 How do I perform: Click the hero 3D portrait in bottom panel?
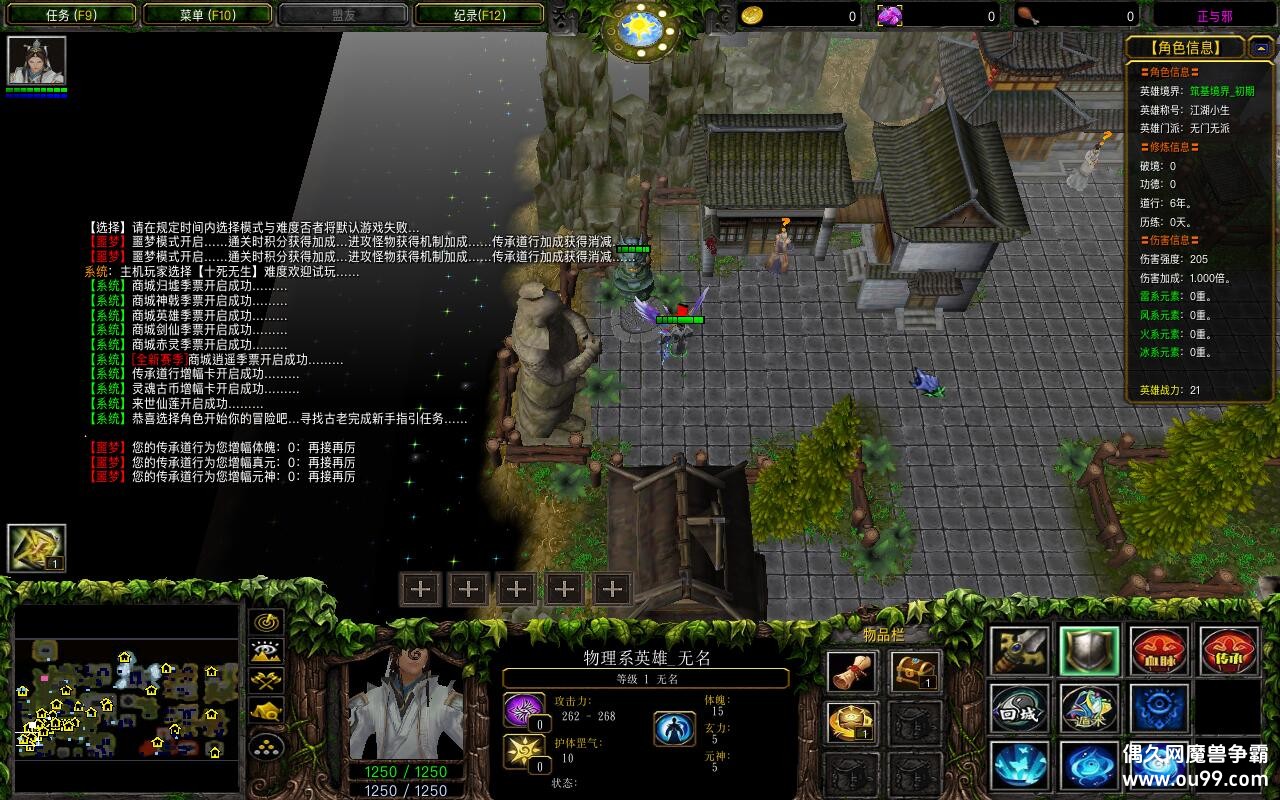(405, 702)
